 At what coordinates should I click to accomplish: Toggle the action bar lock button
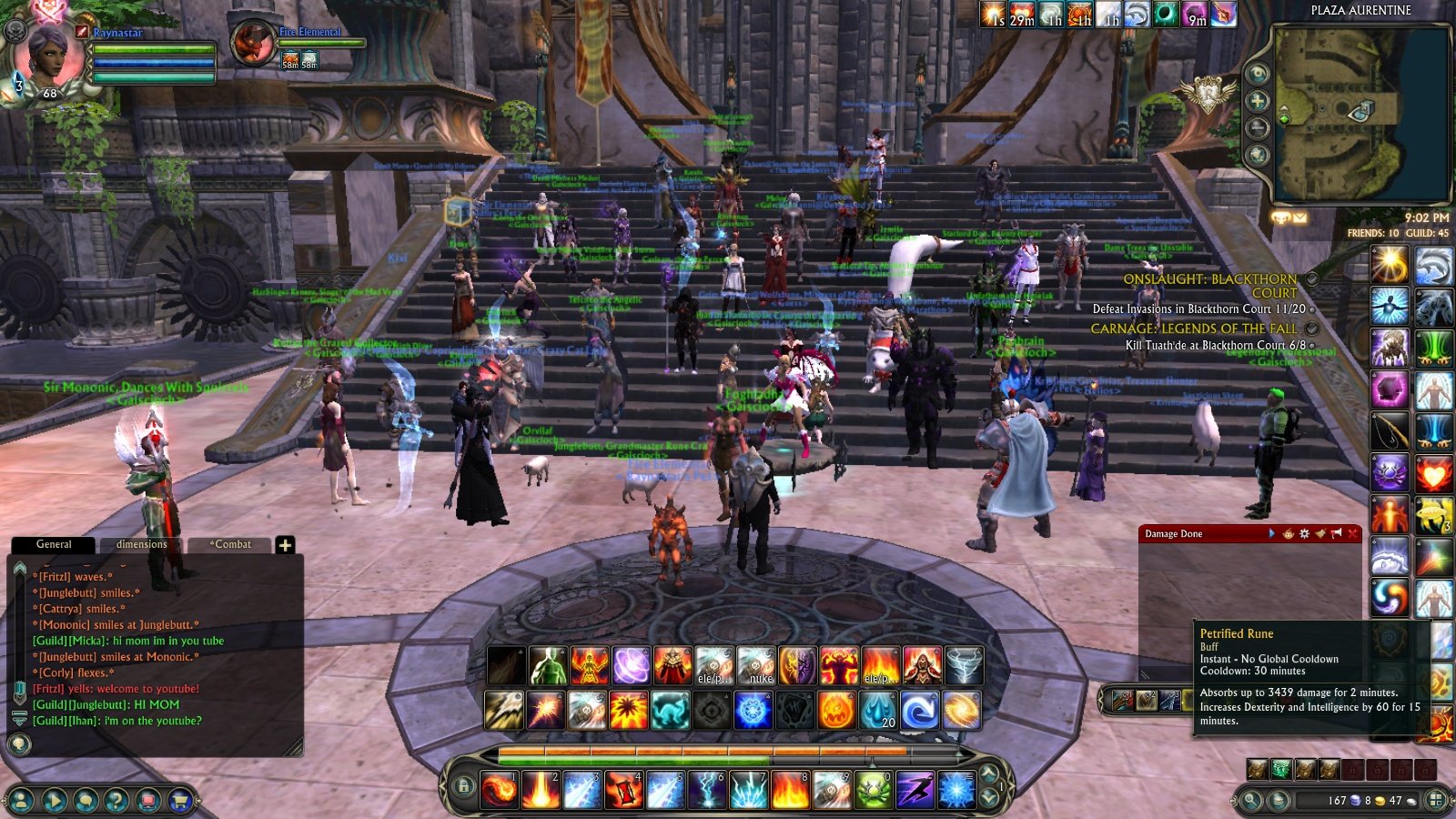pyautogui.click(x=463, y=786)
